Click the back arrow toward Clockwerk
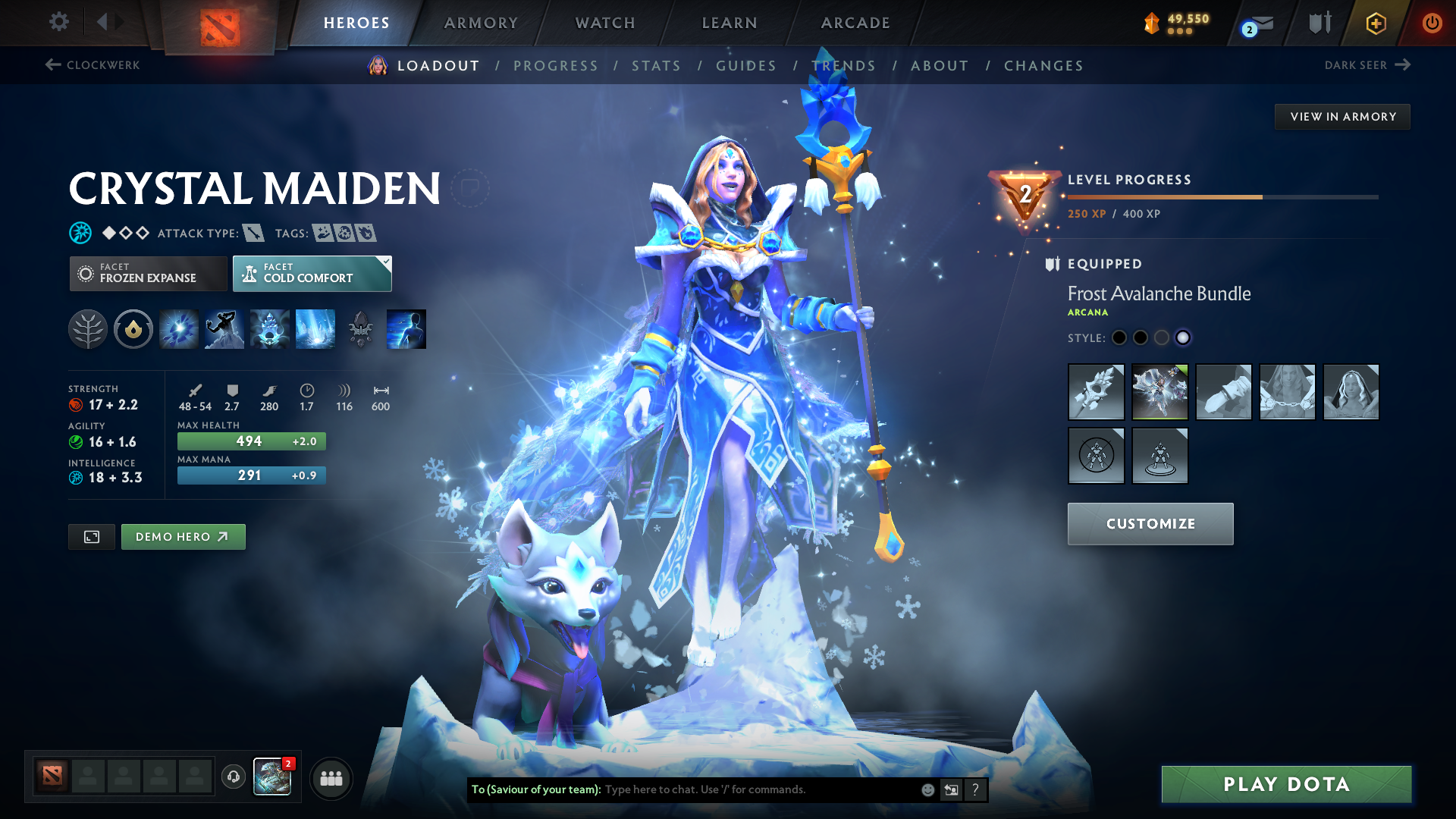 [52, 65]
